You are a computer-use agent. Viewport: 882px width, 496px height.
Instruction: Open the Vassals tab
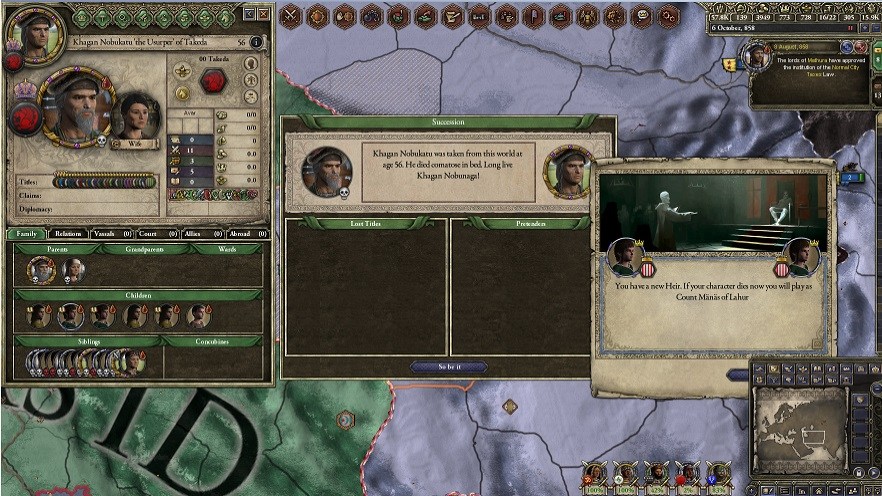coord(108,233)
